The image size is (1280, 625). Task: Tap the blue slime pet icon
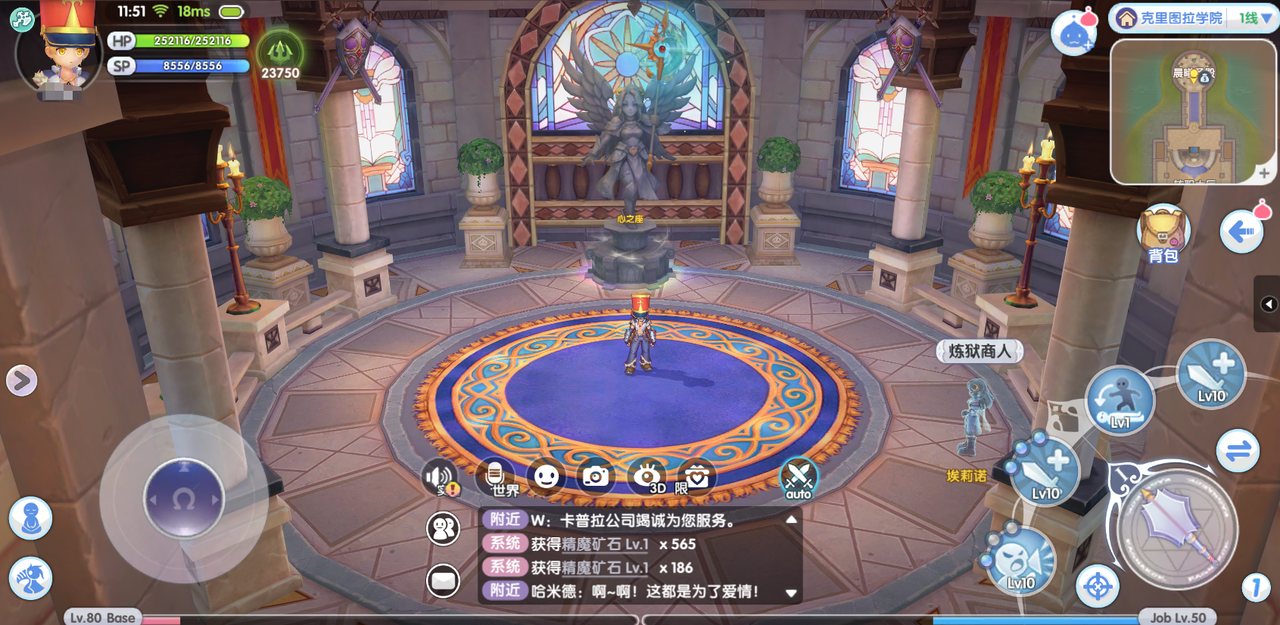pyautogui.click(x=1074, y=31)
